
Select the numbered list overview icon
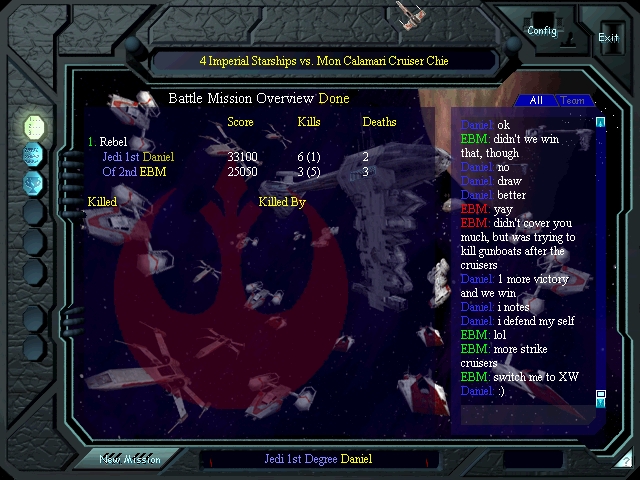click(34, 127)
